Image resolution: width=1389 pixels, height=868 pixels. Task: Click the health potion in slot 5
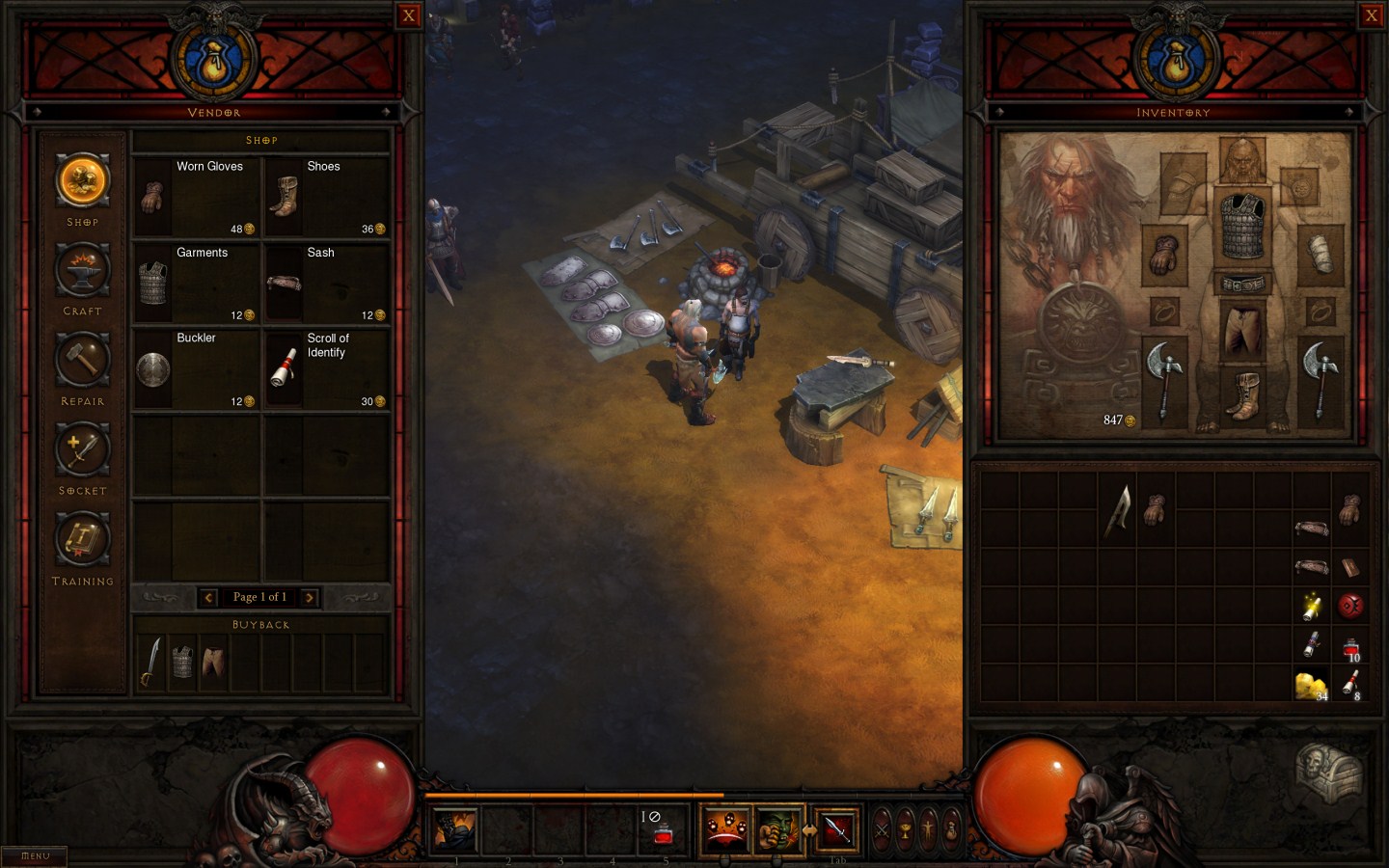[x=665, y=828]
